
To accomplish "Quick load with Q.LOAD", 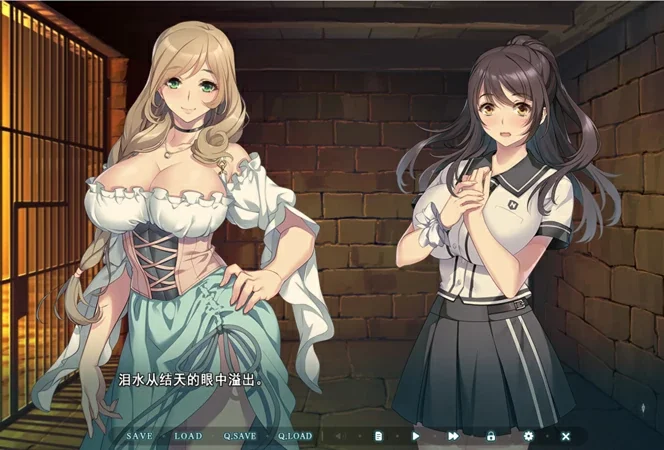I will click(295, 436).
